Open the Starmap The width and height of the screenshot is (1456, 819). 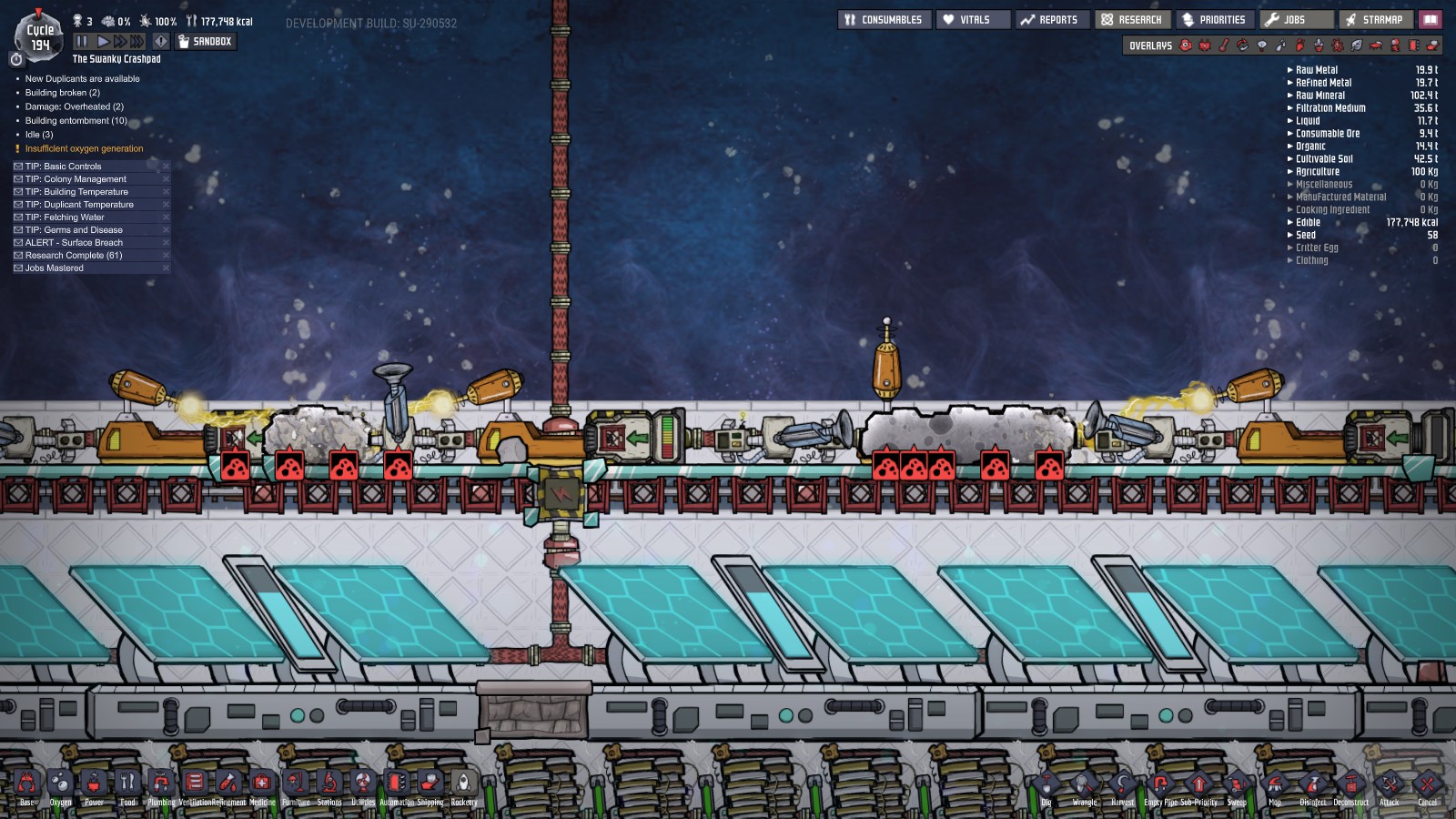point(1376,18)
